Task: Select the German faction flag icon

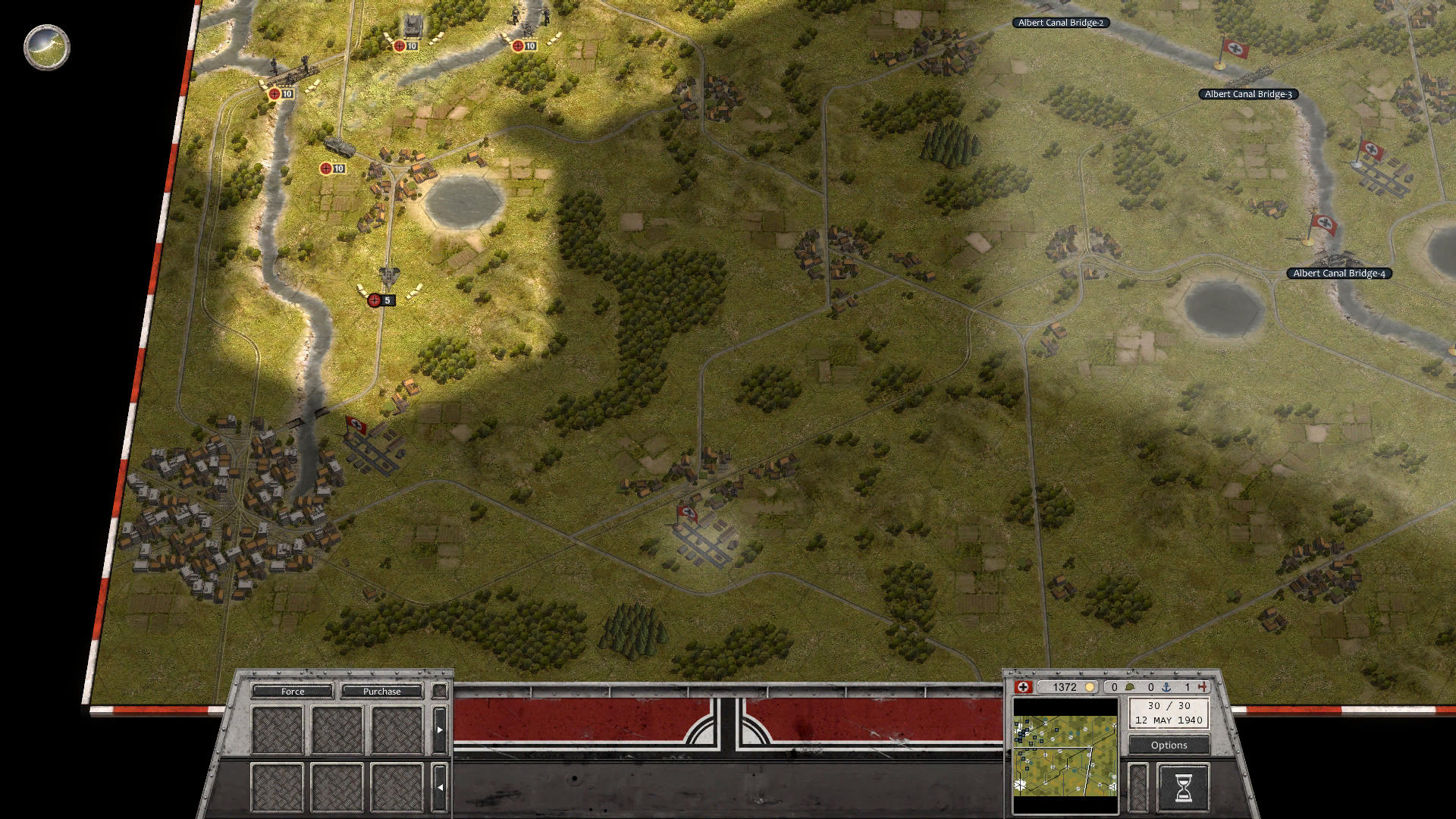Action: (x=1025, y=687)
